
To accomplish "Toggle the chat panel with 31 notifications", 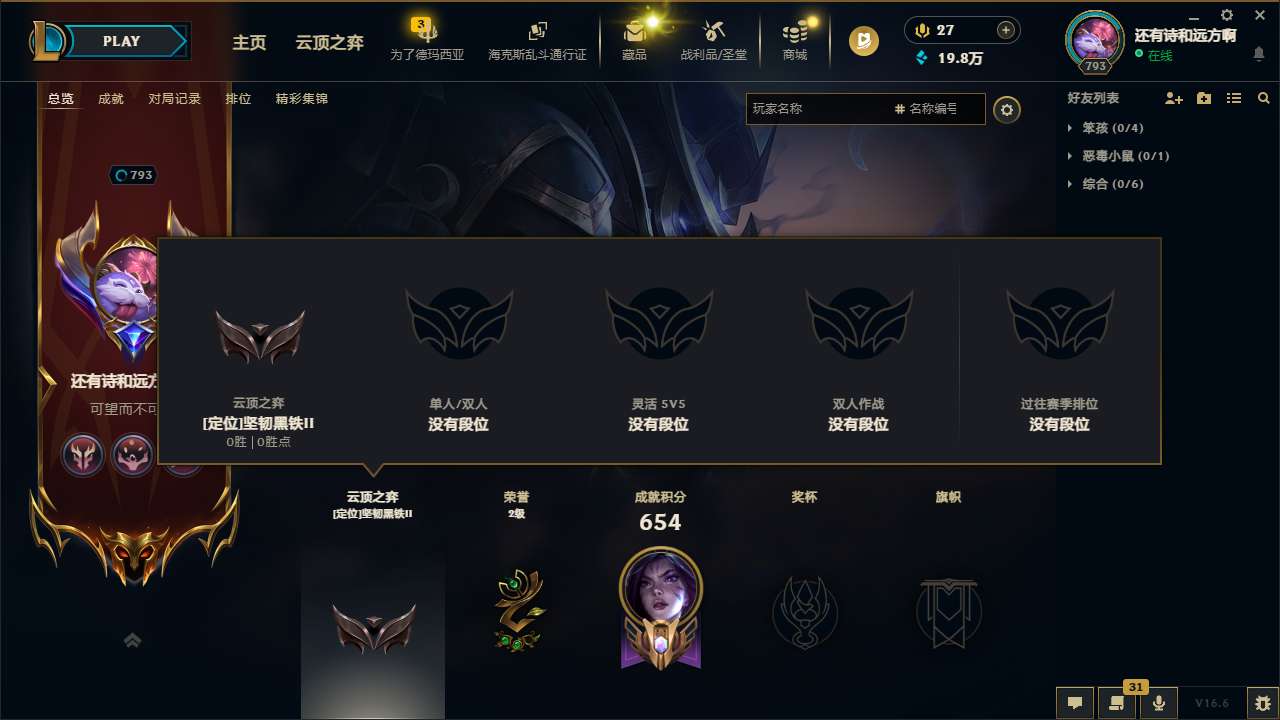I will [x=1117, y=702].
